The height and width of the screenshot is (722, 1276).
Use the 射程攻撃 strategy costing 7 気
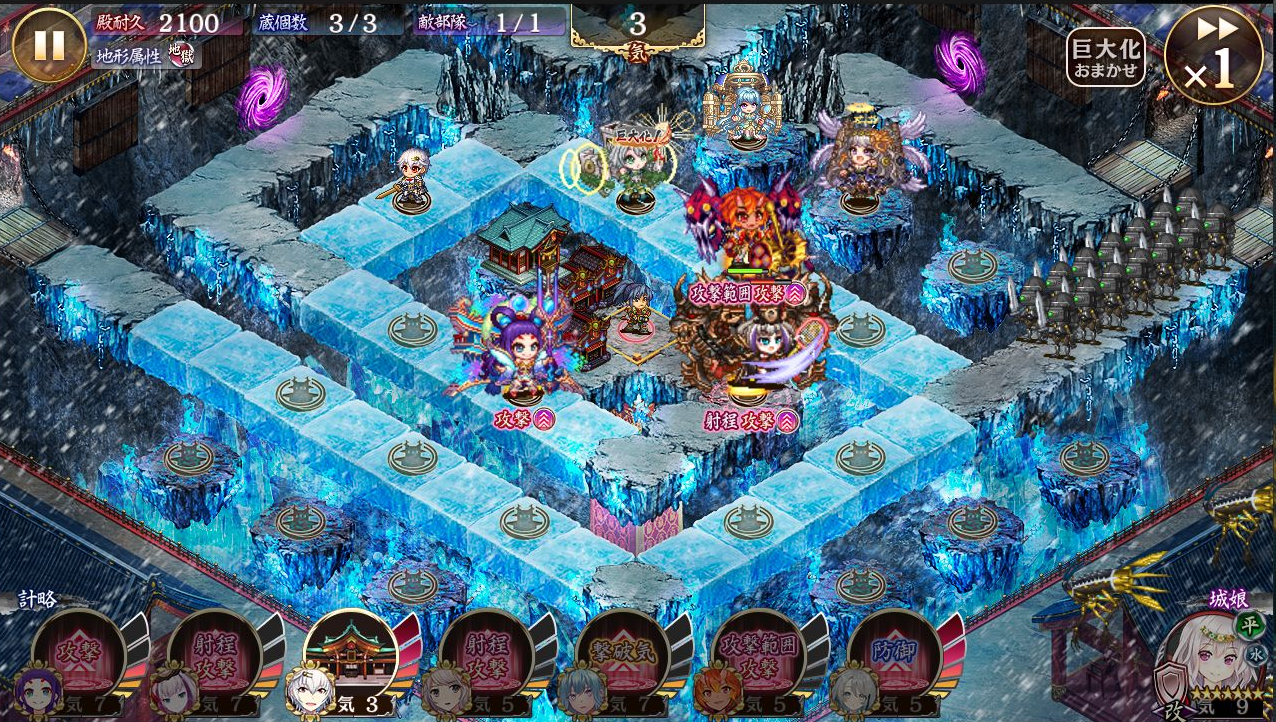[x=215, y=656]
